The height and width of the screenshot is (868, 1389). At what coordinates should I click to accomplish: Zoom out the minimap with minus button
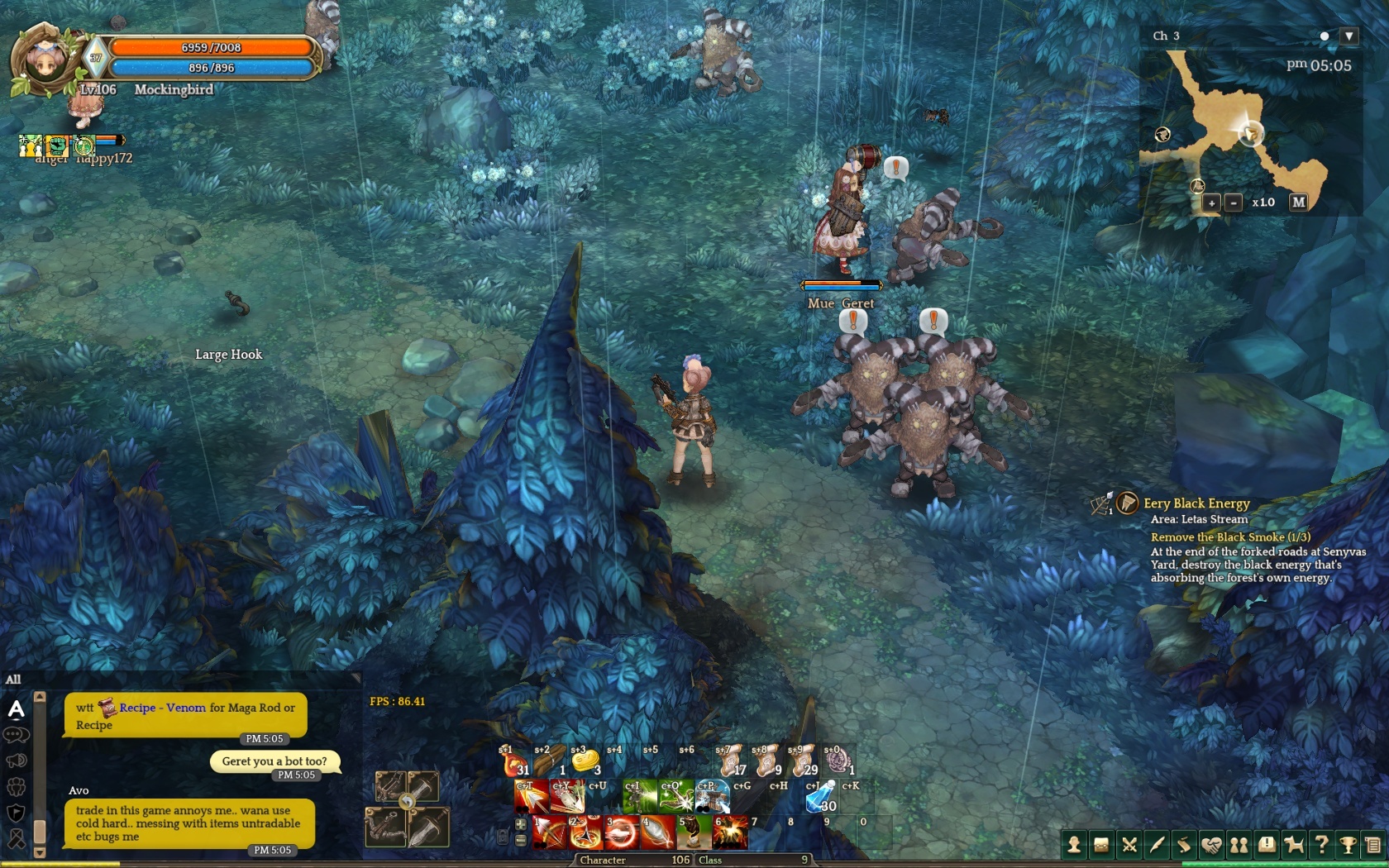(1234, 203)
